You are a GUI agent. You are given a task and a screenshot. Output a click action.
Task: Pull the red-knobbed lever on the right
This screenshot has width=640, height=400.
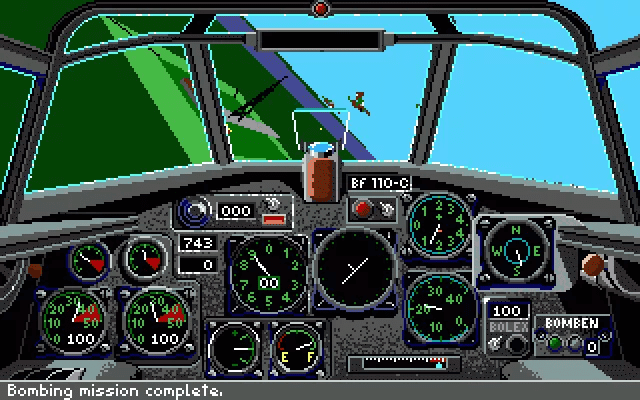tap(595, 265)
